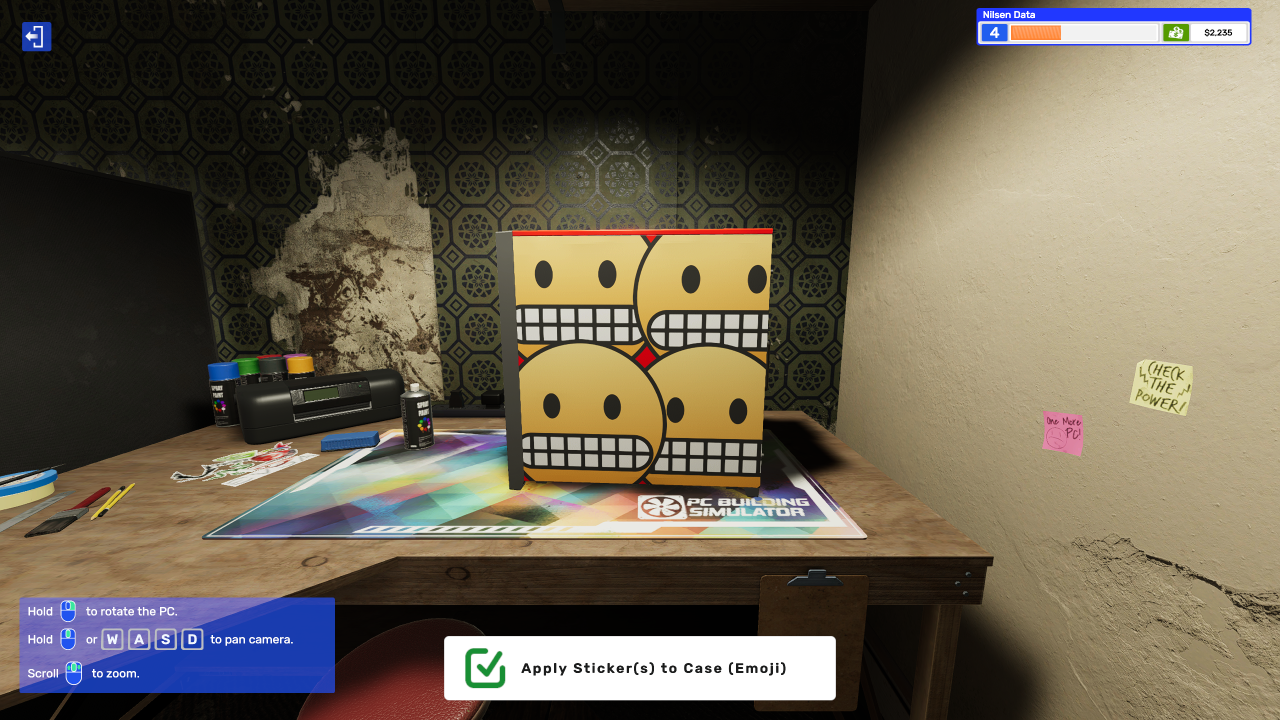Click the mouse icon in the rotate hint

pyautogui.click(x=66, y=611)
